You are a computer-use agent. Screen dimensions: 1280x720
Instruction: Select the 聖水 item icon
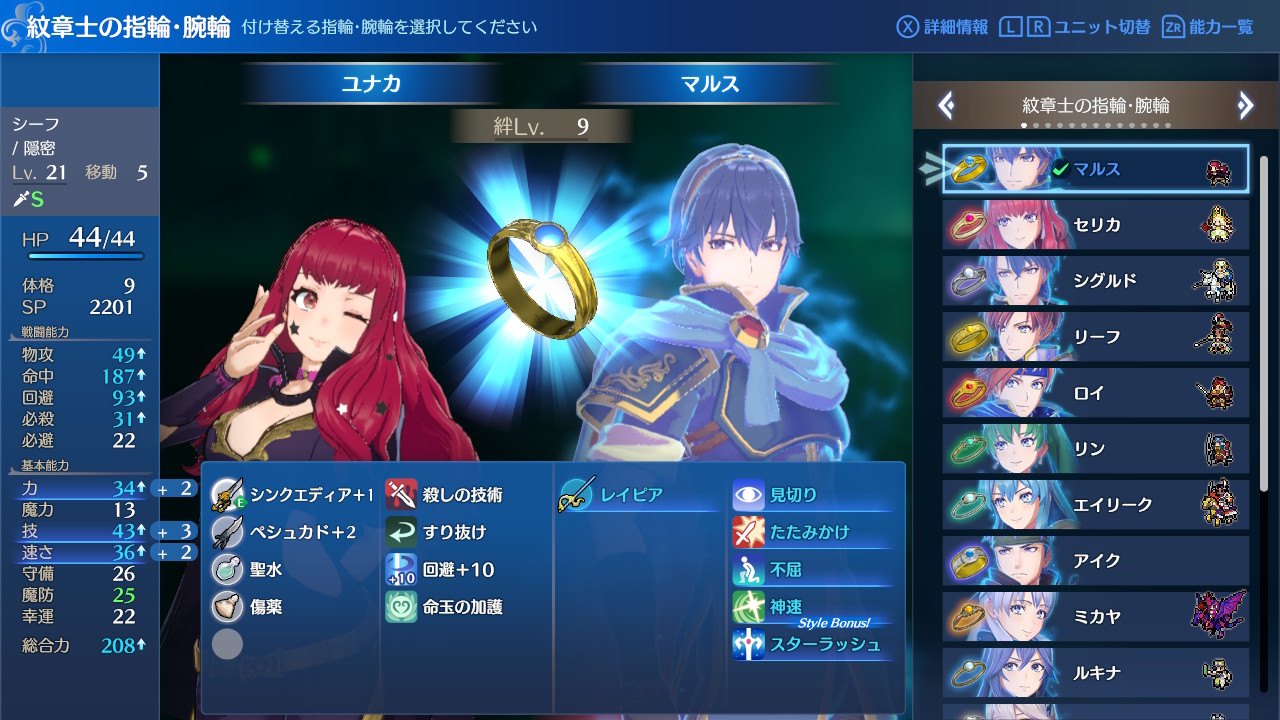point(227,567)
